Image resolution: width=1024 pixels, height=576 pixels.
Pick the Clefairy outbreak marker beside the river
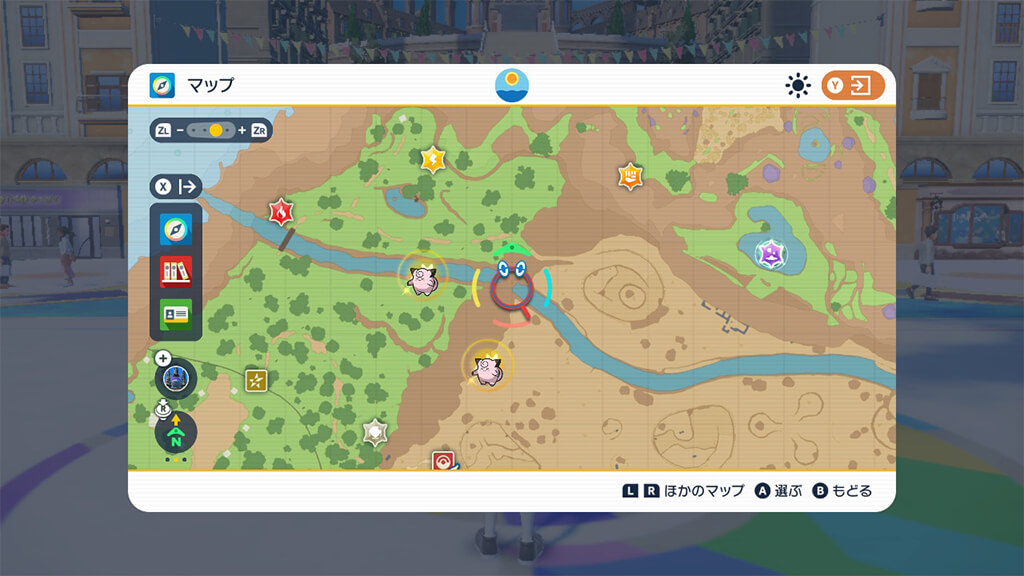point(423,277)
